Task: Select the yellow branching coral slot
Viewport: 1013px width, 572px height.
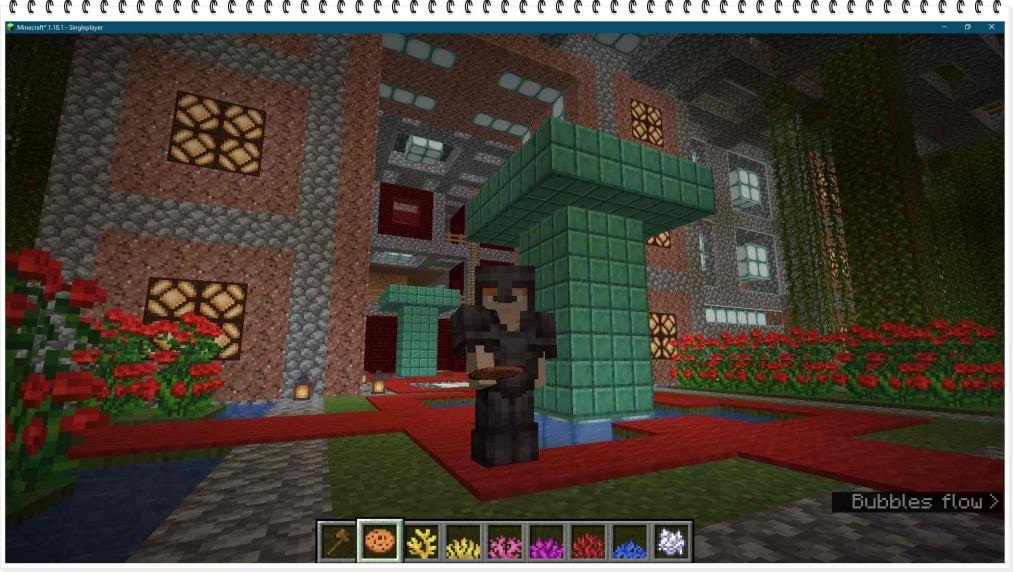Action: pos(422,541)
